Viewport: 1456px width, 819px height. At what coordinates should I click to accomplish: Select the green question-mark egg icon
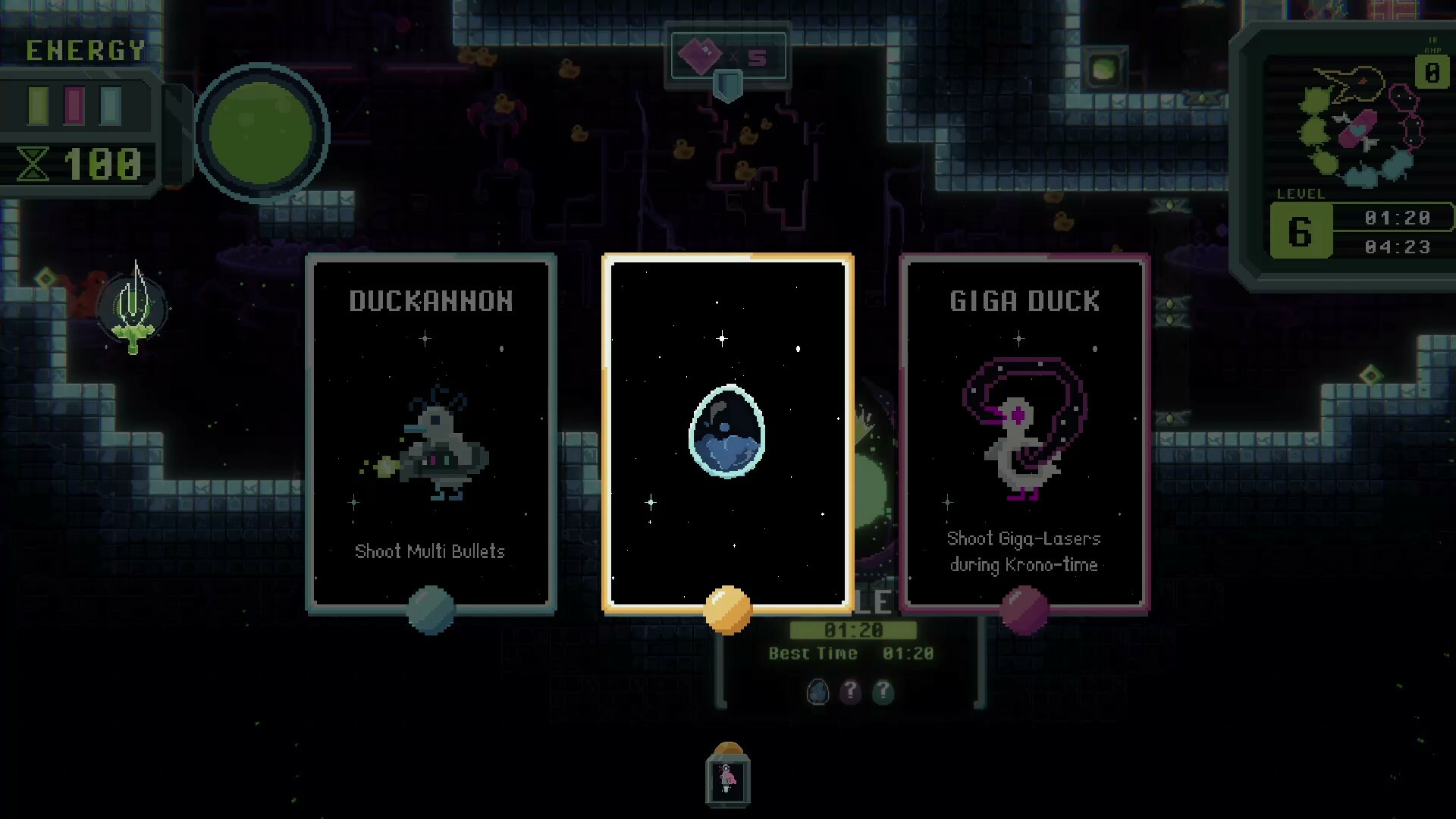[883, 692]
